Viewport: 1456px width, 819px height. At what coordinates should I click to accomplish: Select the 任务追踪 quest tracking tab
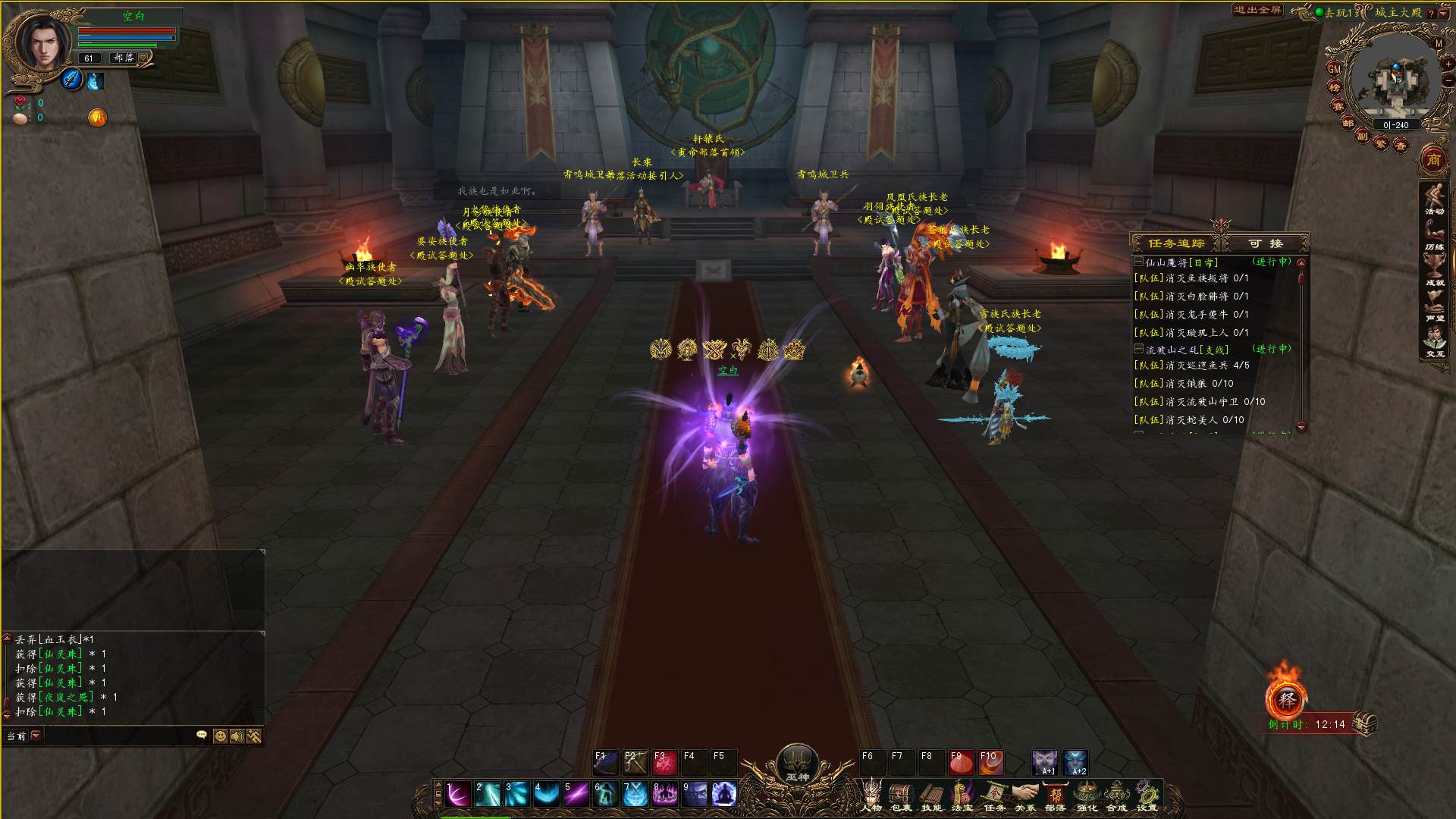[1176, 243]
